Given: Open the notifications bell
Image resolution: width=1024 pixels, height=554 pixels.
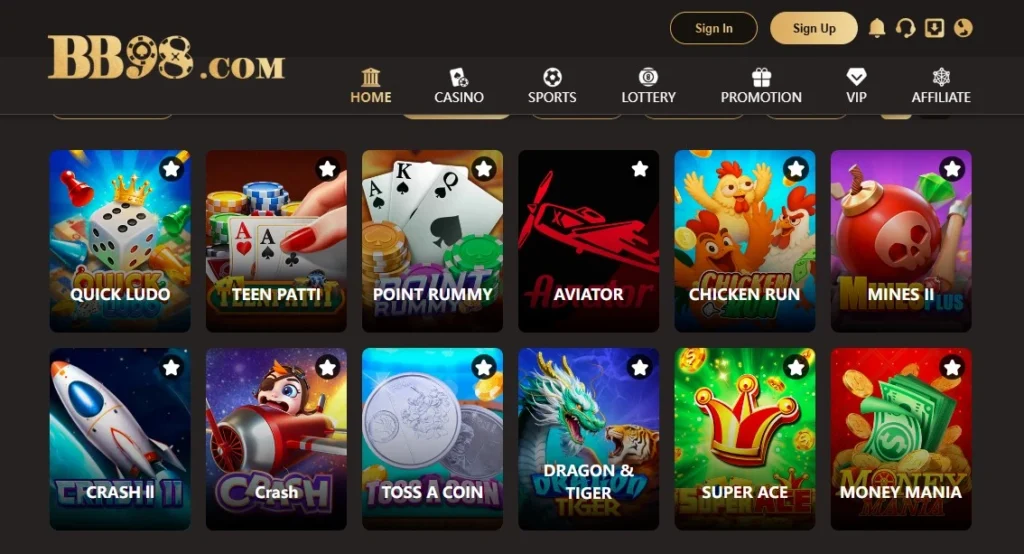Looking at the screenshot, I should pyautogui.click(x=877, y=28).
